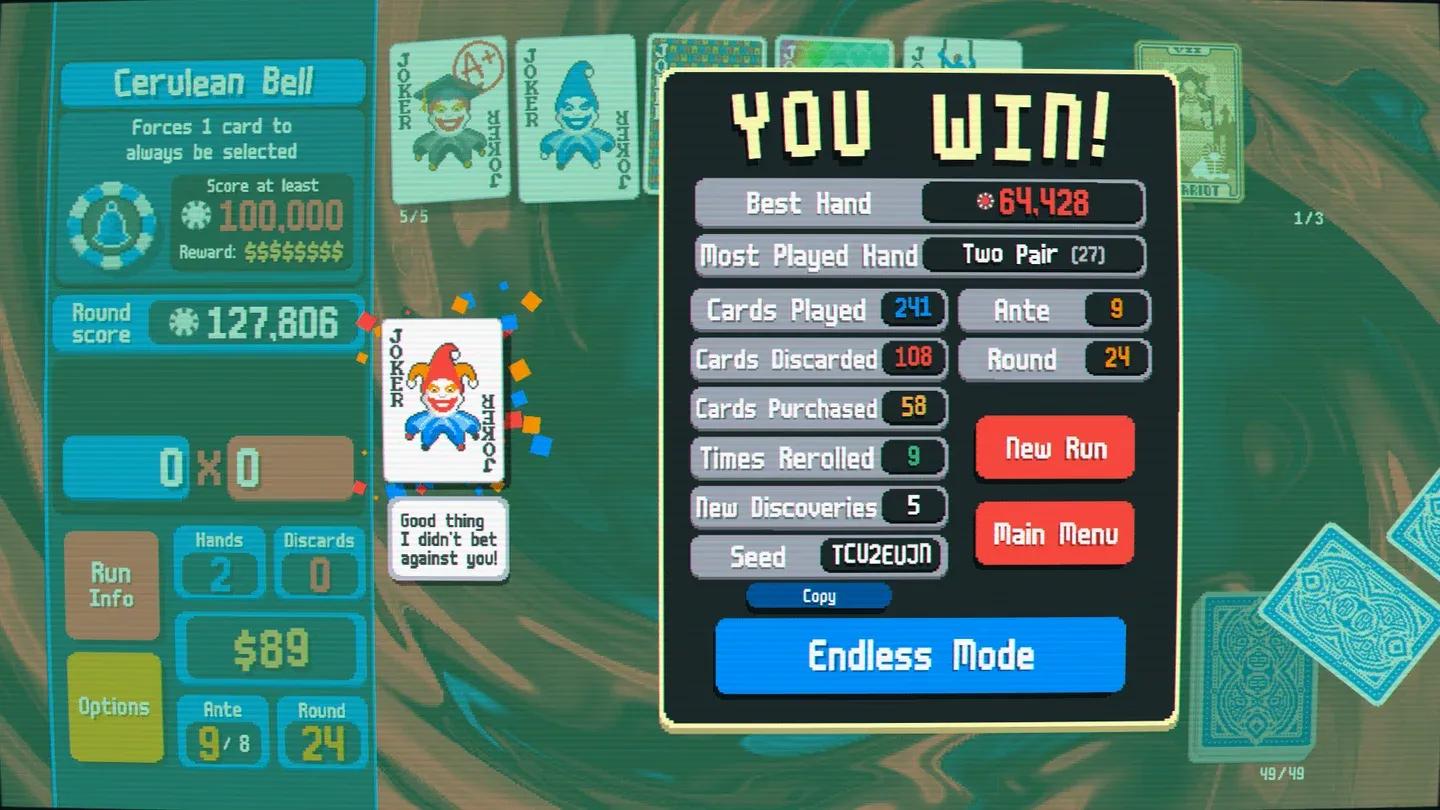Enter Endless Mode

coord(919,656)
